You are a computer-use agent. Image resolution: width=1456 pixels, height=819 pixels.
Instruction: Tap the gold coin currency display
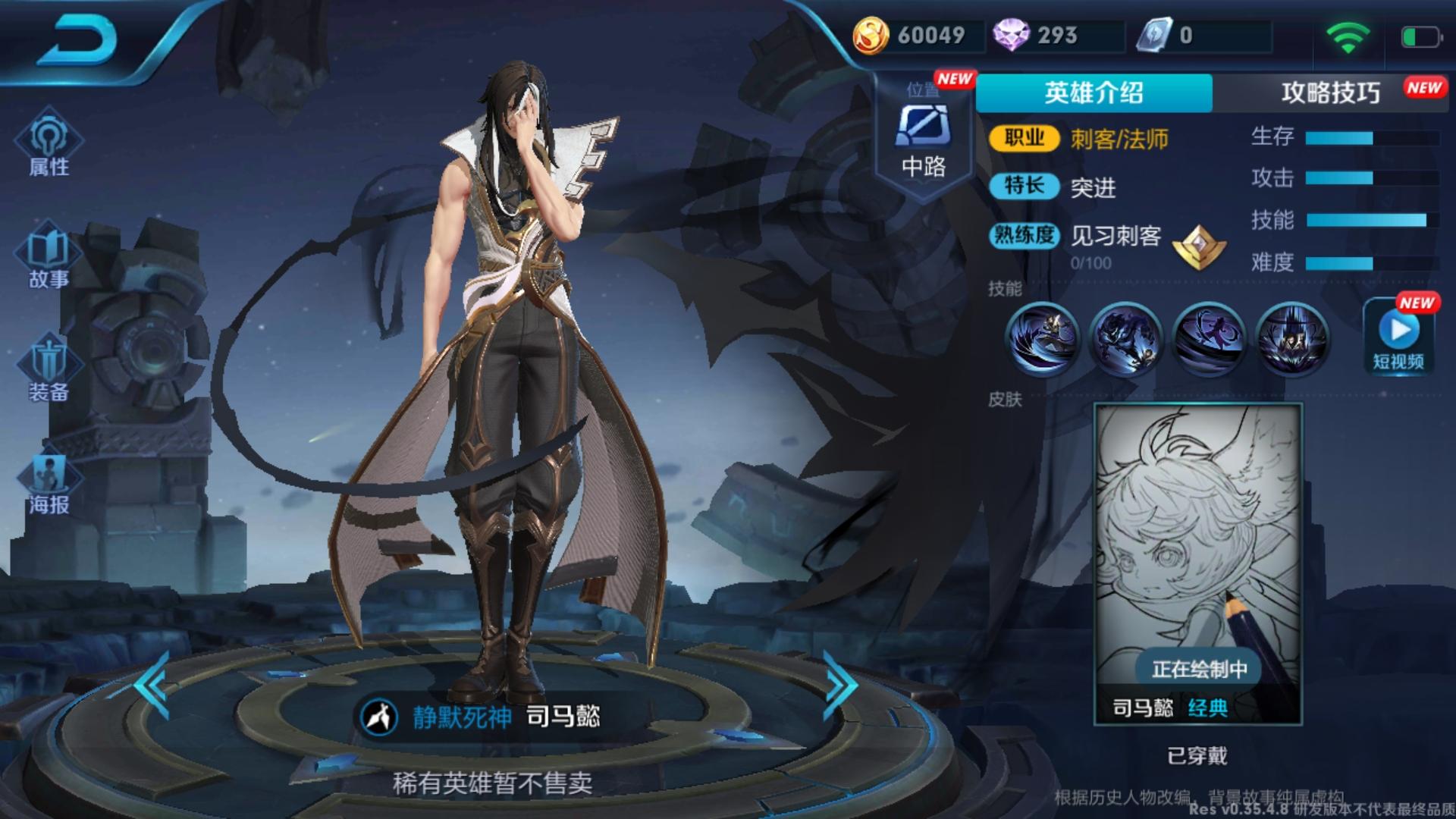click(918, 34)
